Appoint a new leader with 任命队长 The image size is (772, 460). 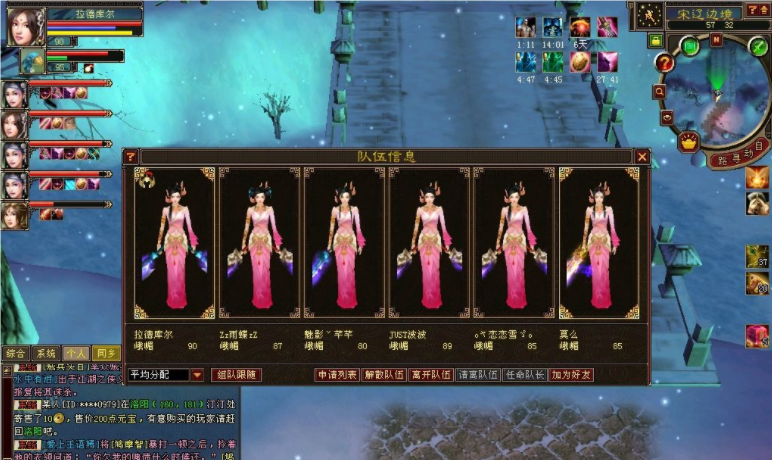tap(525, 375)
